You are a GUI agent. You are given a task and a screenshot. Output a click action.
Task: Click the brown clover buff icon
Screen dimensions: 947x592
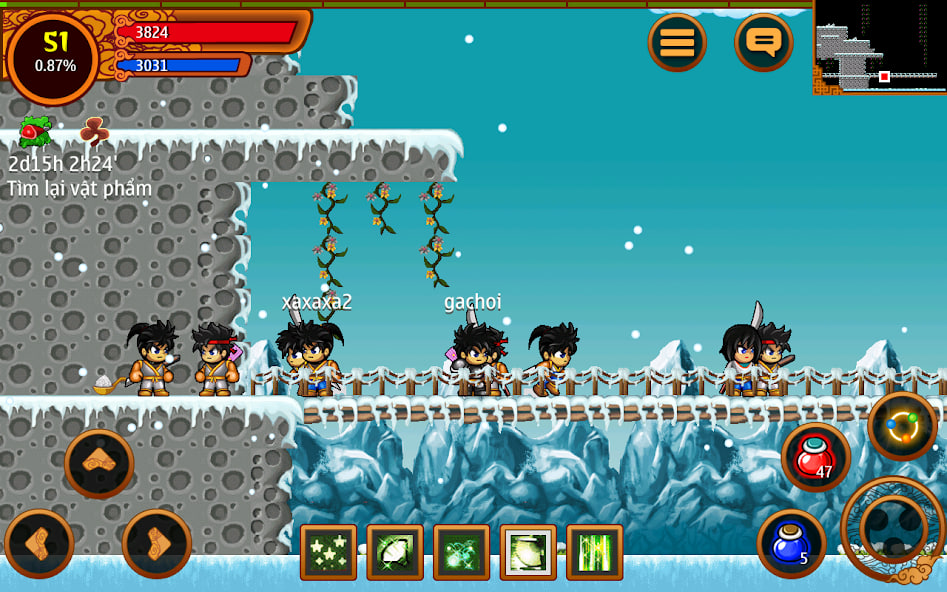[x=94, y=131]
